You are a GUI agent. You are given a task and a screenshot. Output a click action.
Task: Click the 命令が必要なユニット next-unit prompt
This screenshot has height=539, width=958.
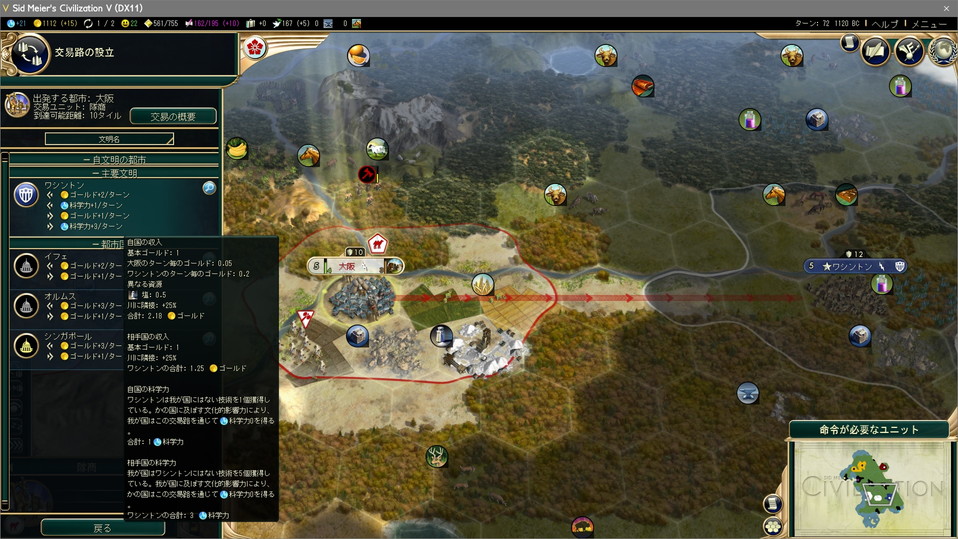tap(872, 429)
